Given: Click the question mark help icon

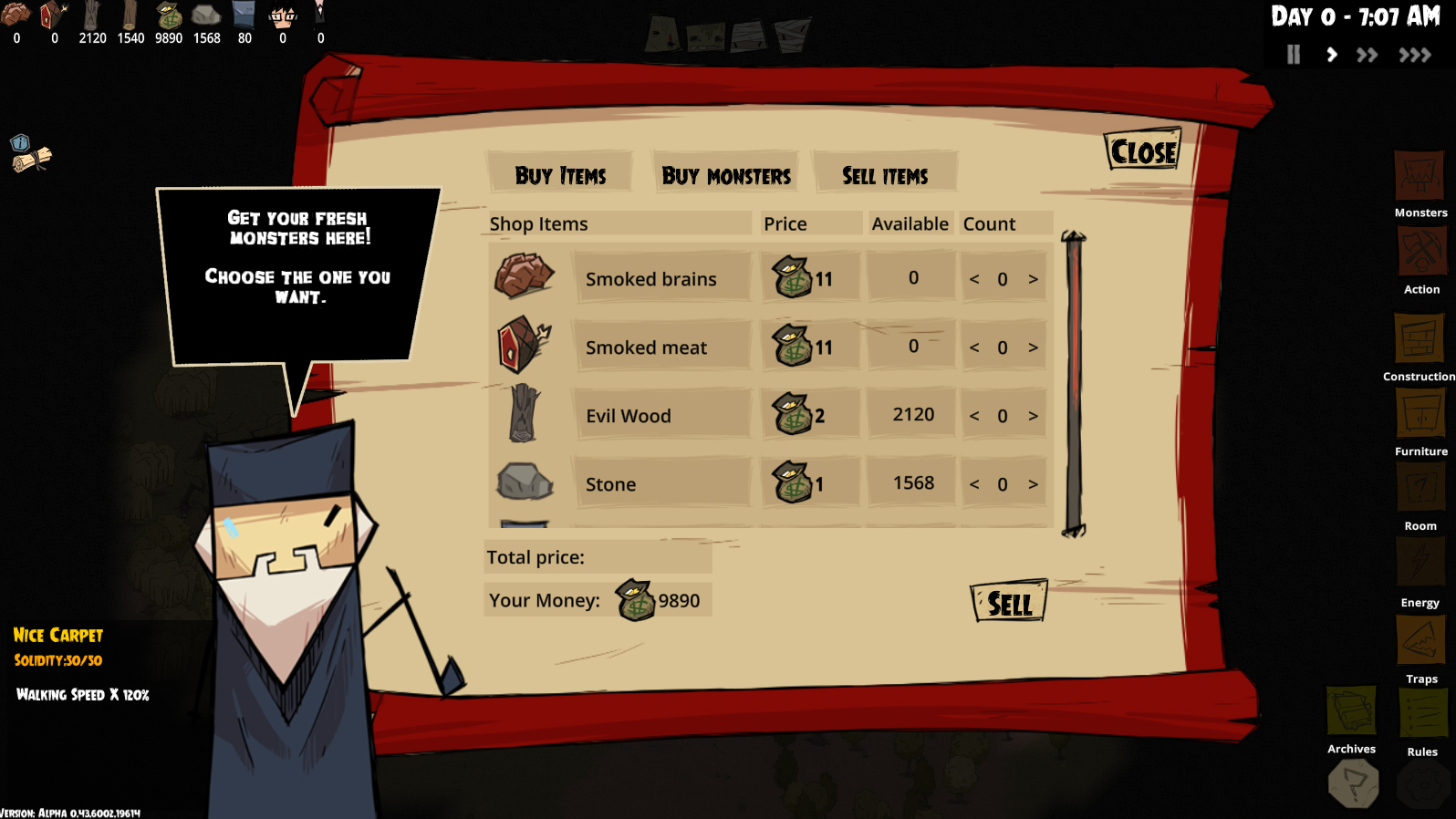Looking at the screenshot, I should 1354,783.
